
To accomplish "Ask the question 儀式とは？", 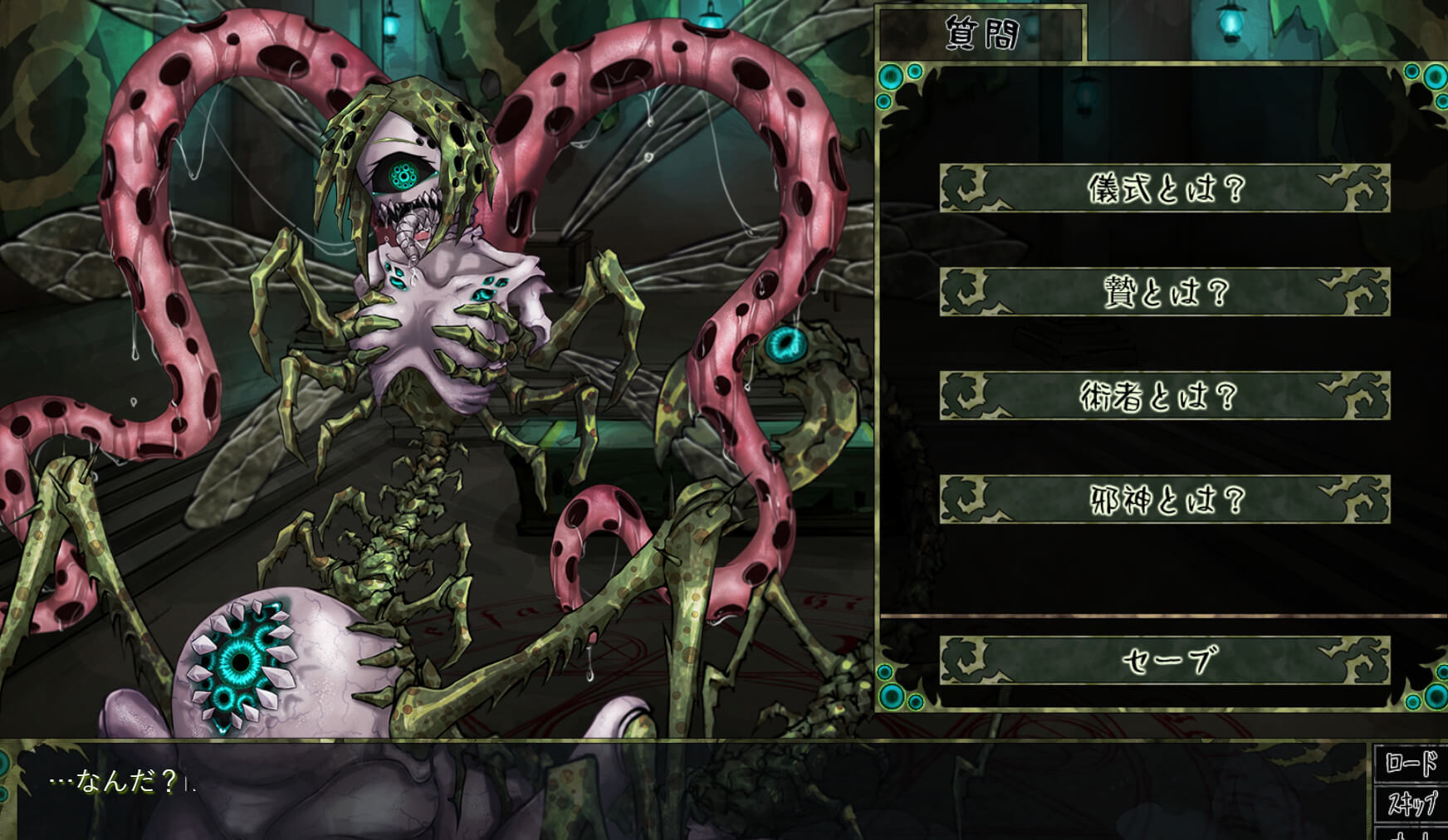I will pos(1164,188).
